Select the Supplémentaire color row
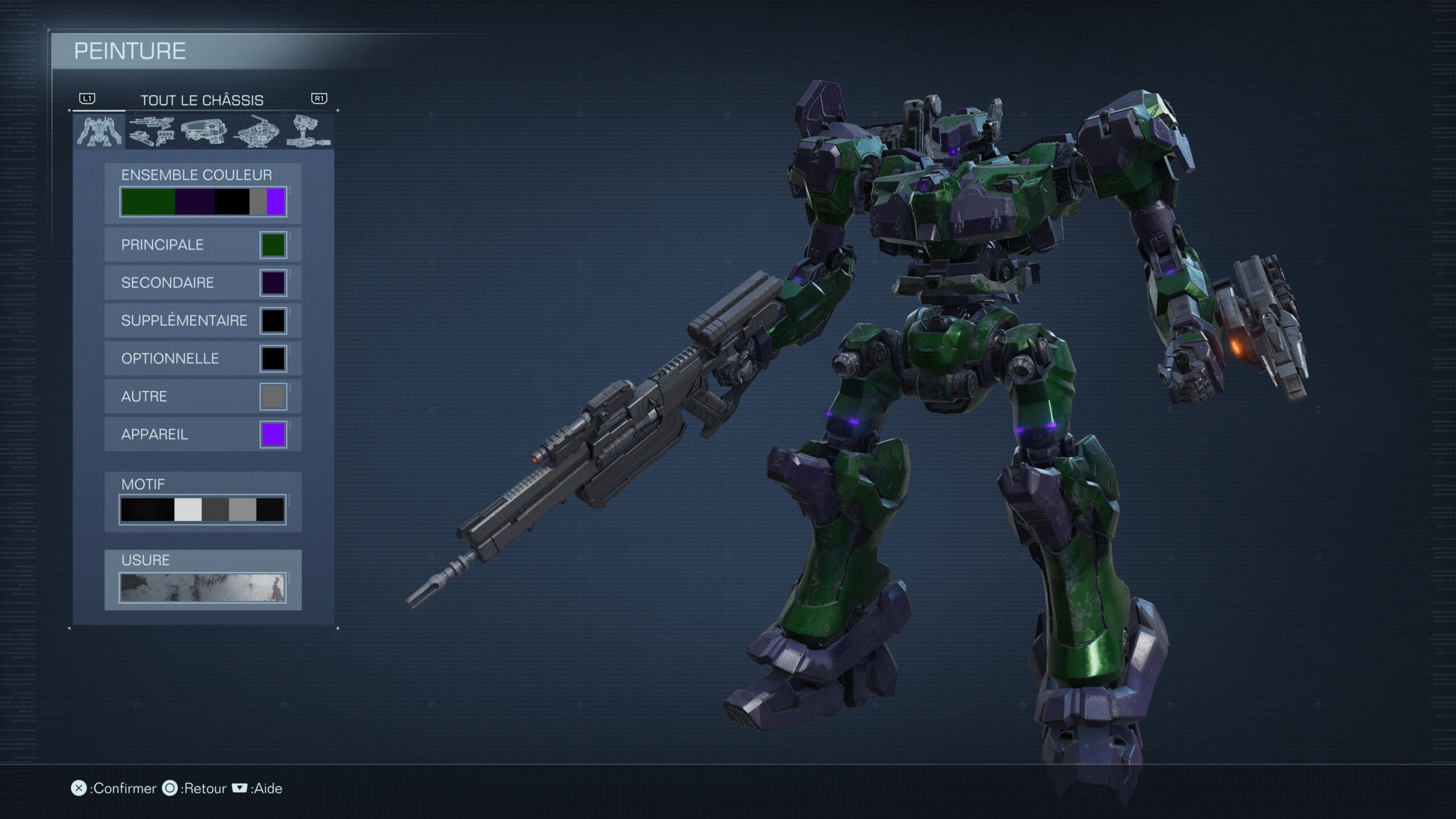This screenshot has height=819, width=1456. (x=202, y=321)
